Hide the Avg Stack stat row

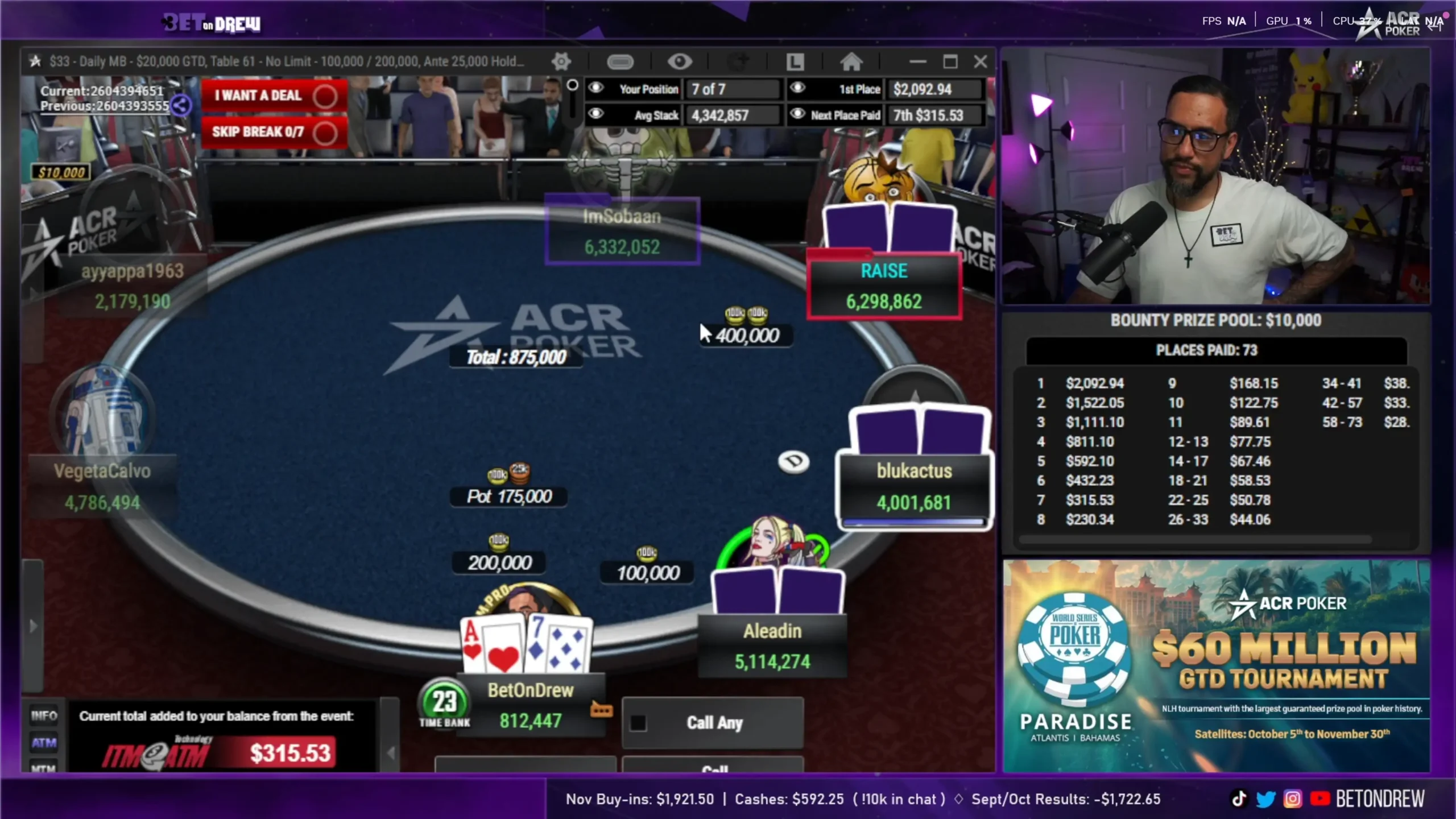coord(595,114)
